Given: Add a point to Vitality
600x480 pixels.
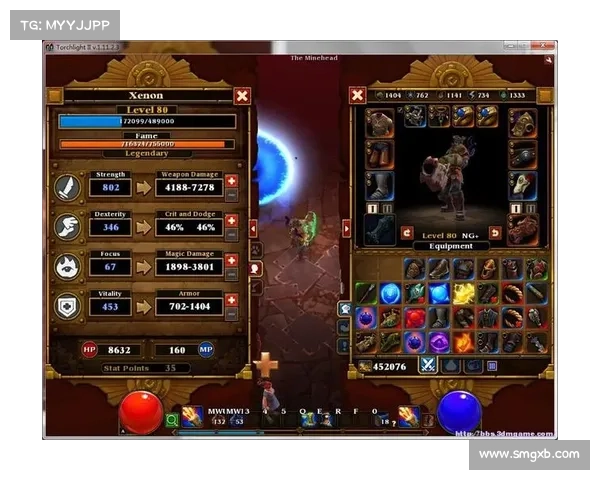Looking at the screenshot, I should (x=232, y=299).
